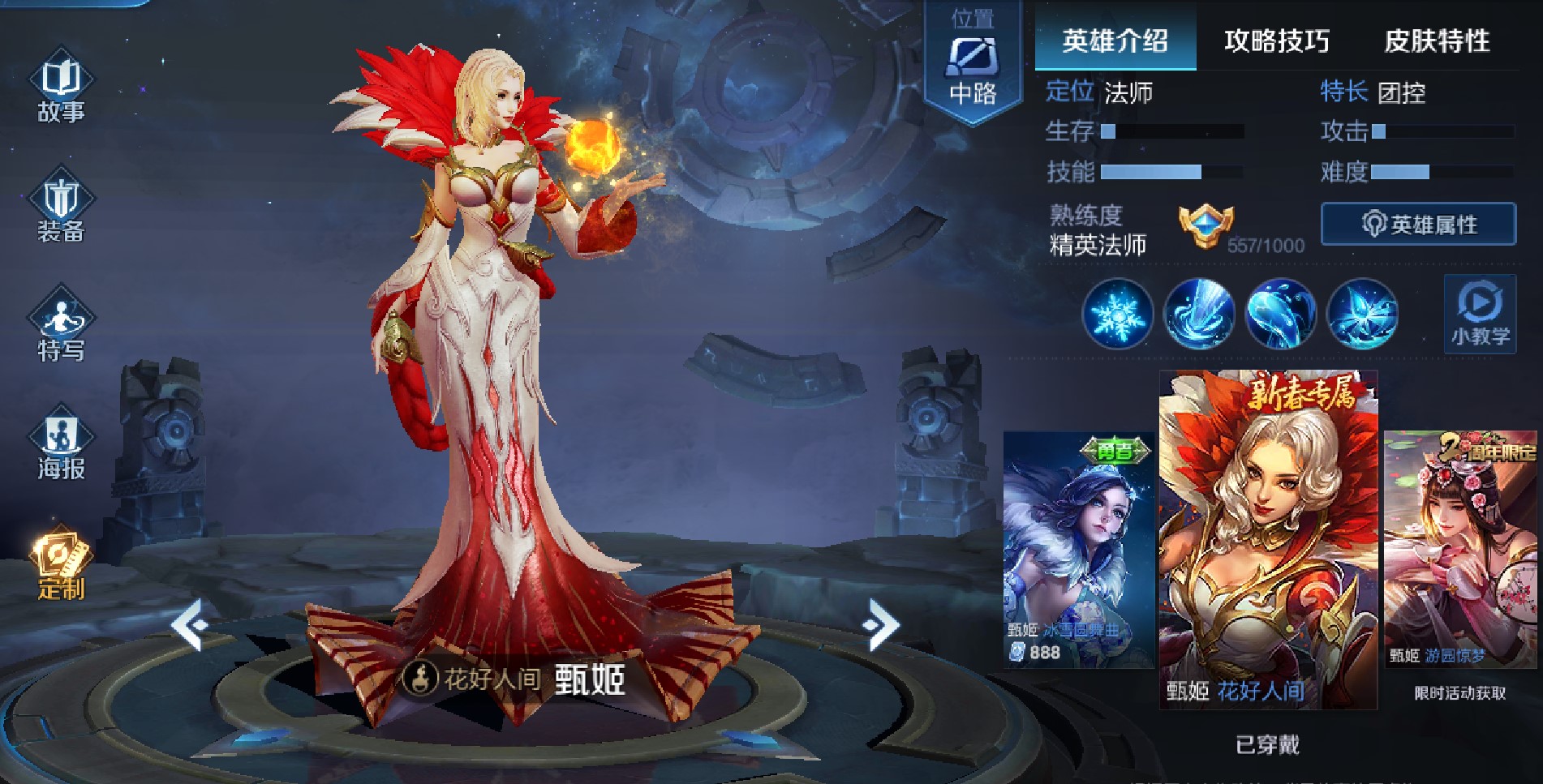Select the second blue ability icon
Viewport: 1543px width, 784px height.
click(x=1202, y=315)
